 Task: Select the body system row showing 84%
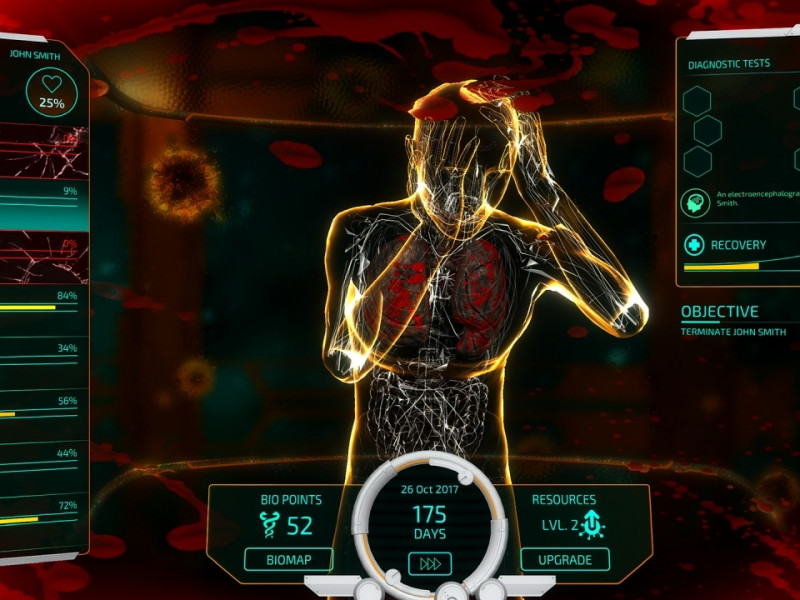click(x=40, y=307)
